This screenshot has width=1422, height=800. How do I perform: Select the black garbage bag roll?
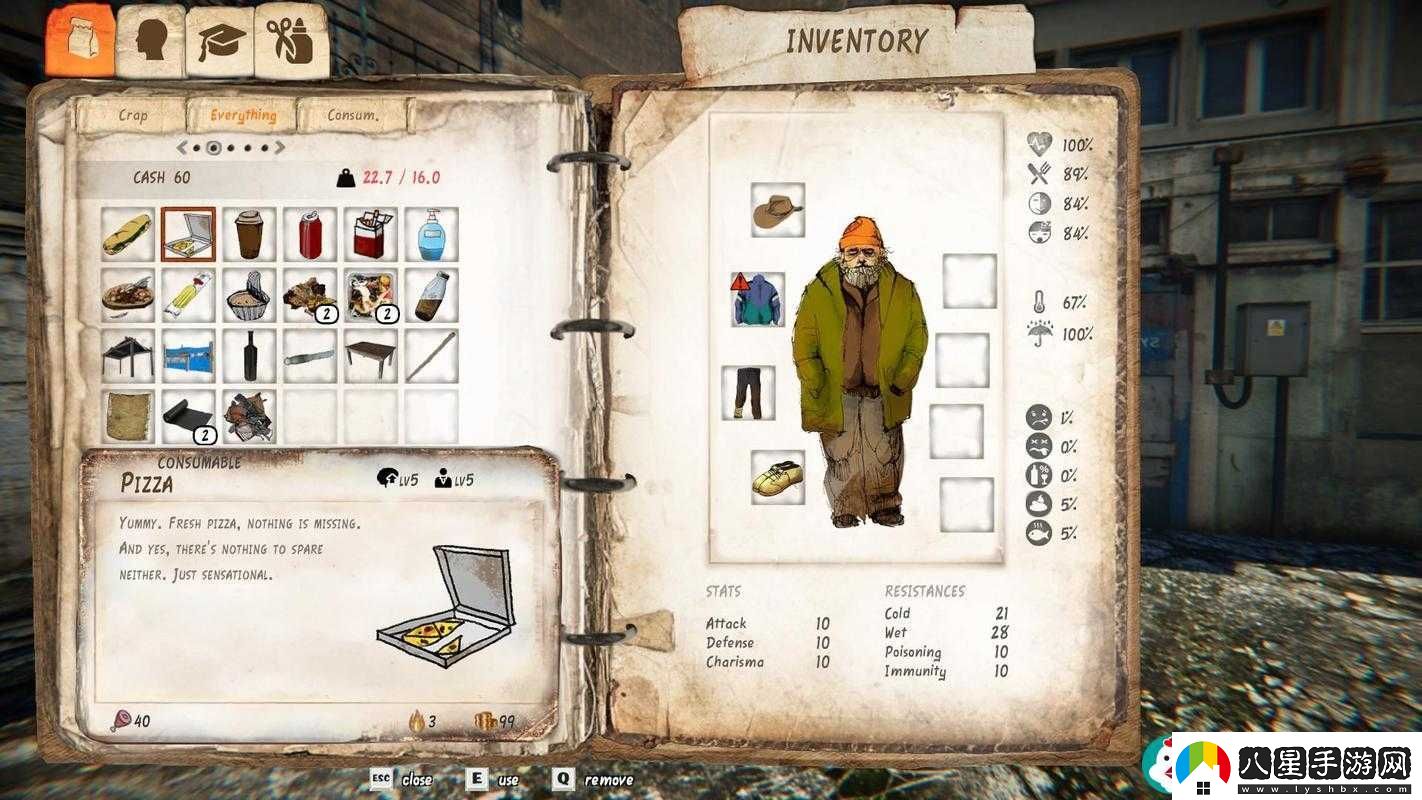coord(188,416)
